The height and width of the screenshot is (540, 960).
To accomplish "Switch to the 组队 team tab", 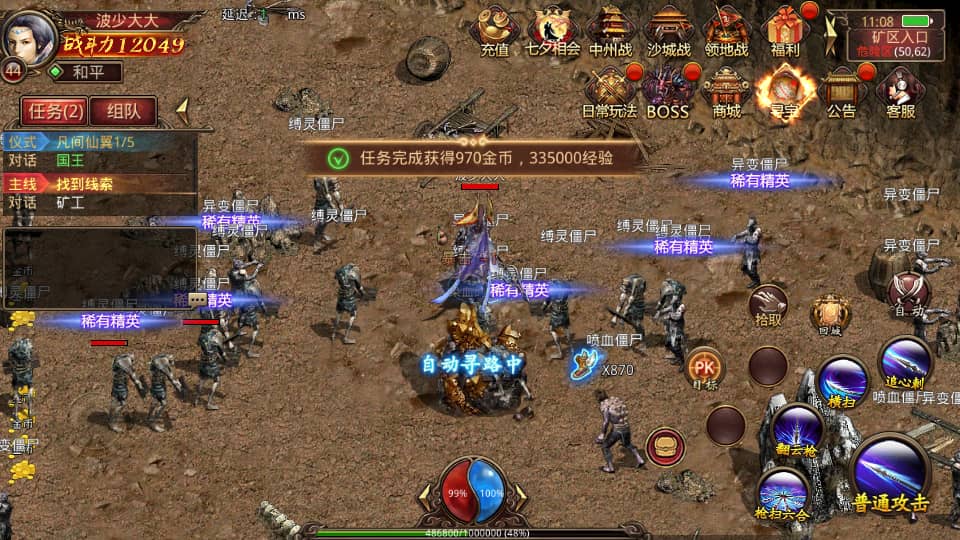I will click(130, 110).
